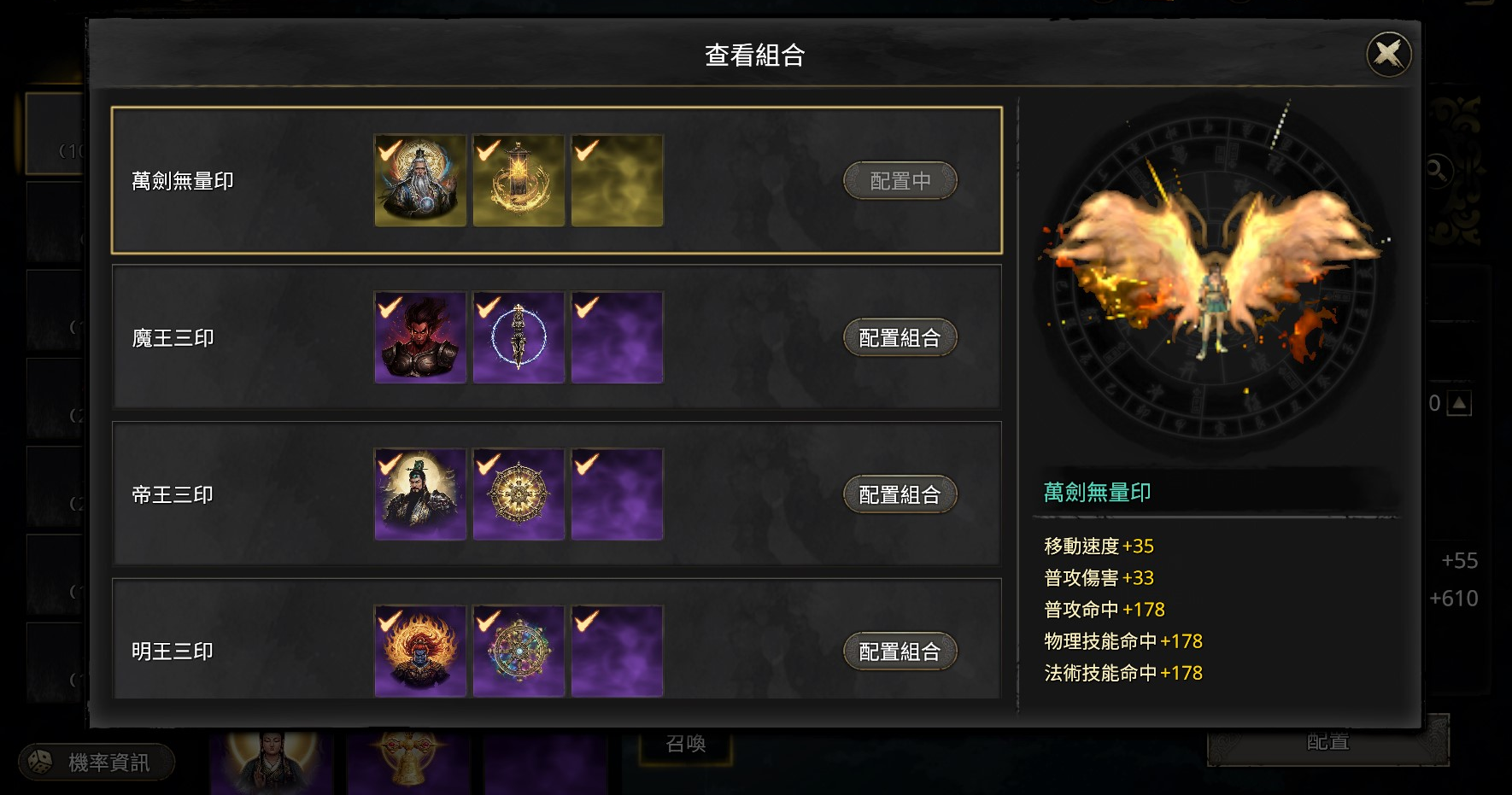Viewport: 1512px width, 795px height.
Task: Select the glowing dagger artifact icon in 魔王三印
Action: [519, 338]
